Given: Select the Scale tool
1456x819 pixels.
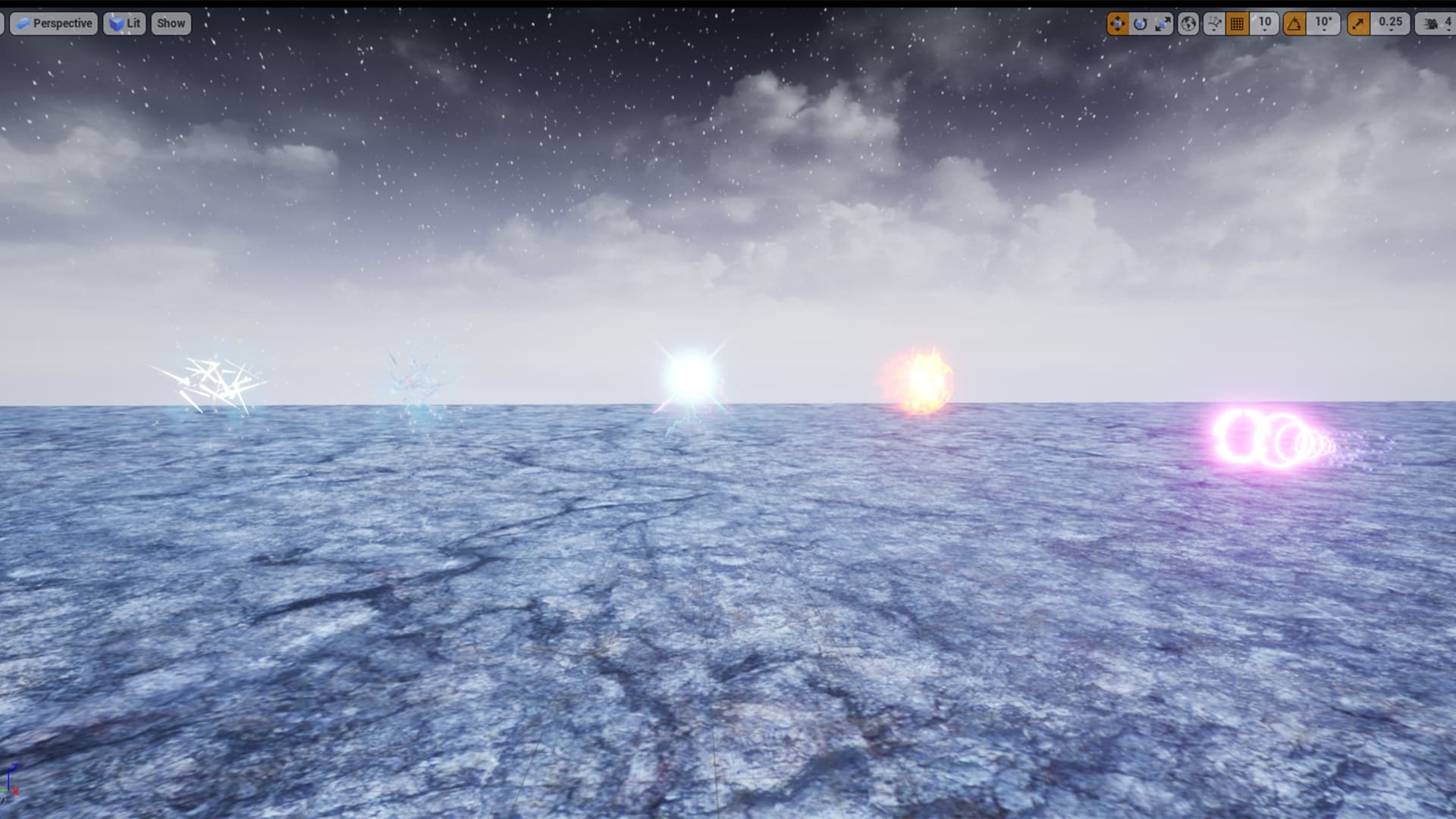Looking at the screenshot, I should click(x=1163, y=24).
